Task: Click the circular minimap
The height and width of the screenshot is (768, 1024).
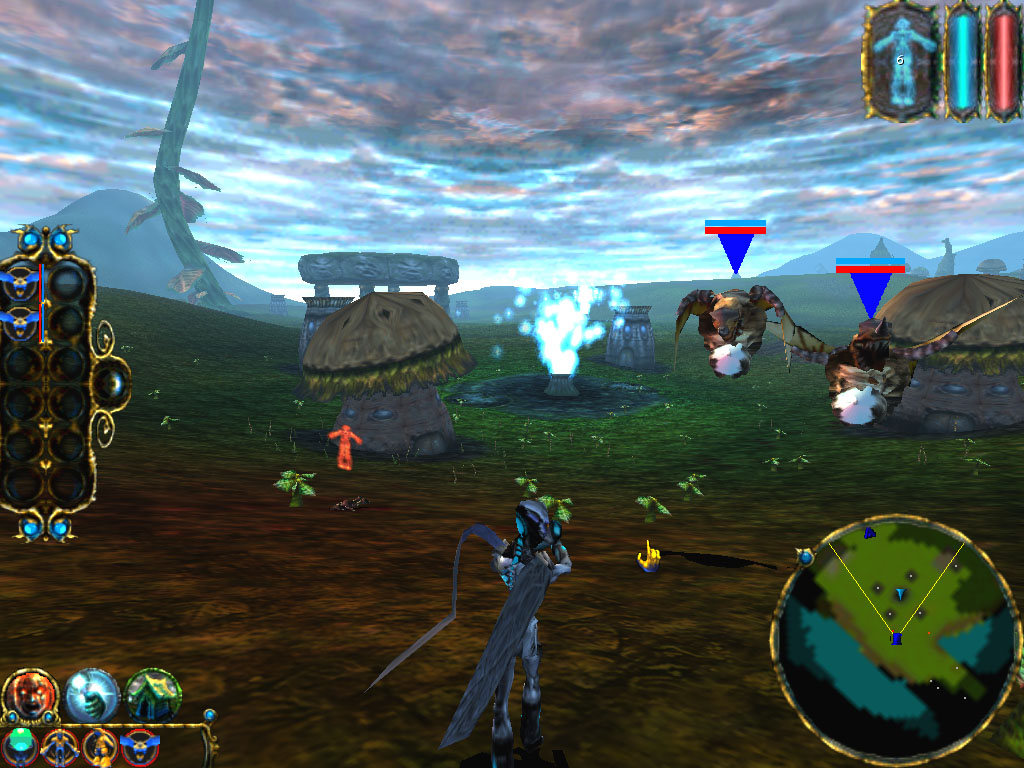Action: tap(896, 640)
